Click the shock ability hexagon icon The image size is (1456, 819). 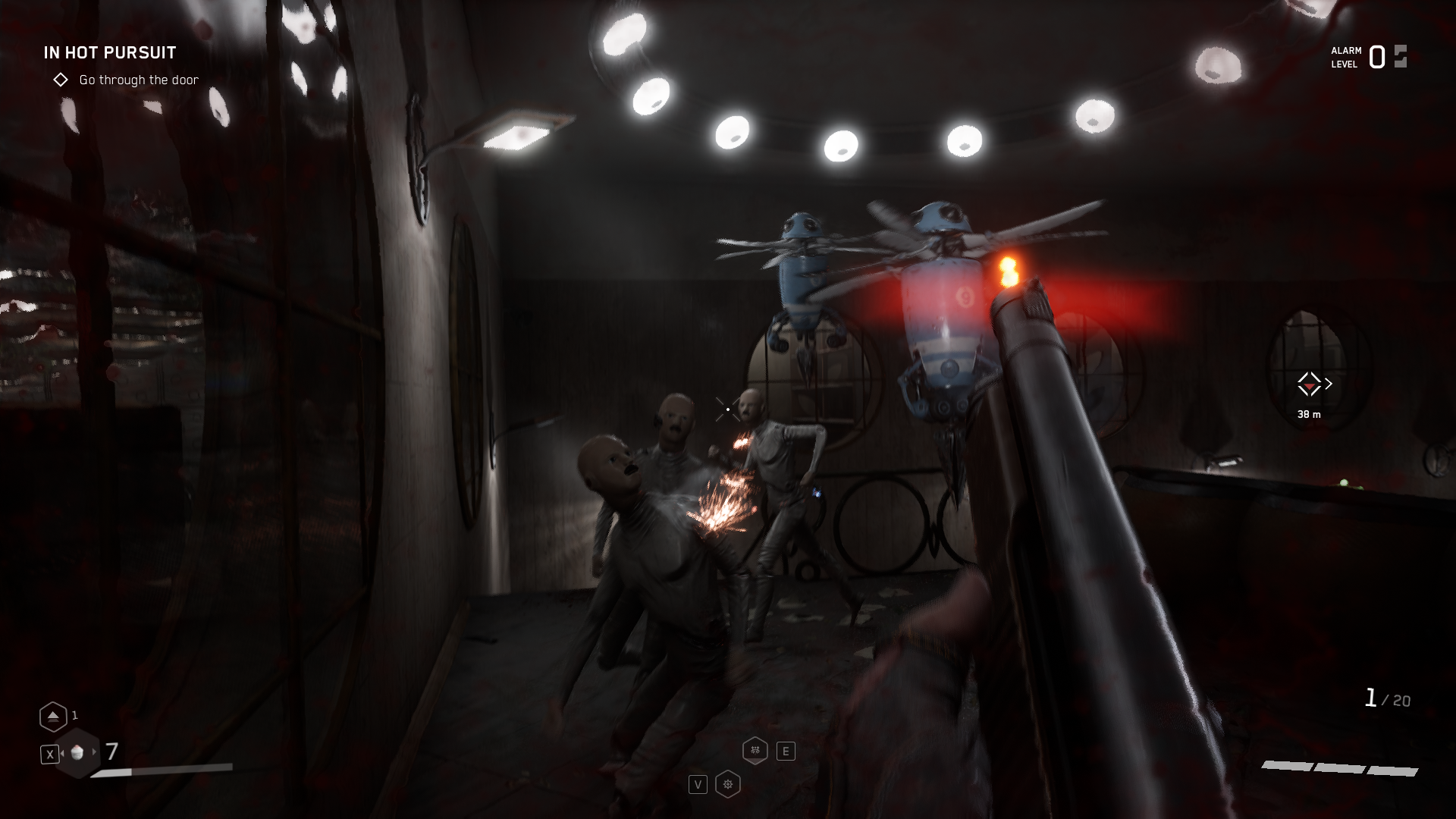[754, 749]
